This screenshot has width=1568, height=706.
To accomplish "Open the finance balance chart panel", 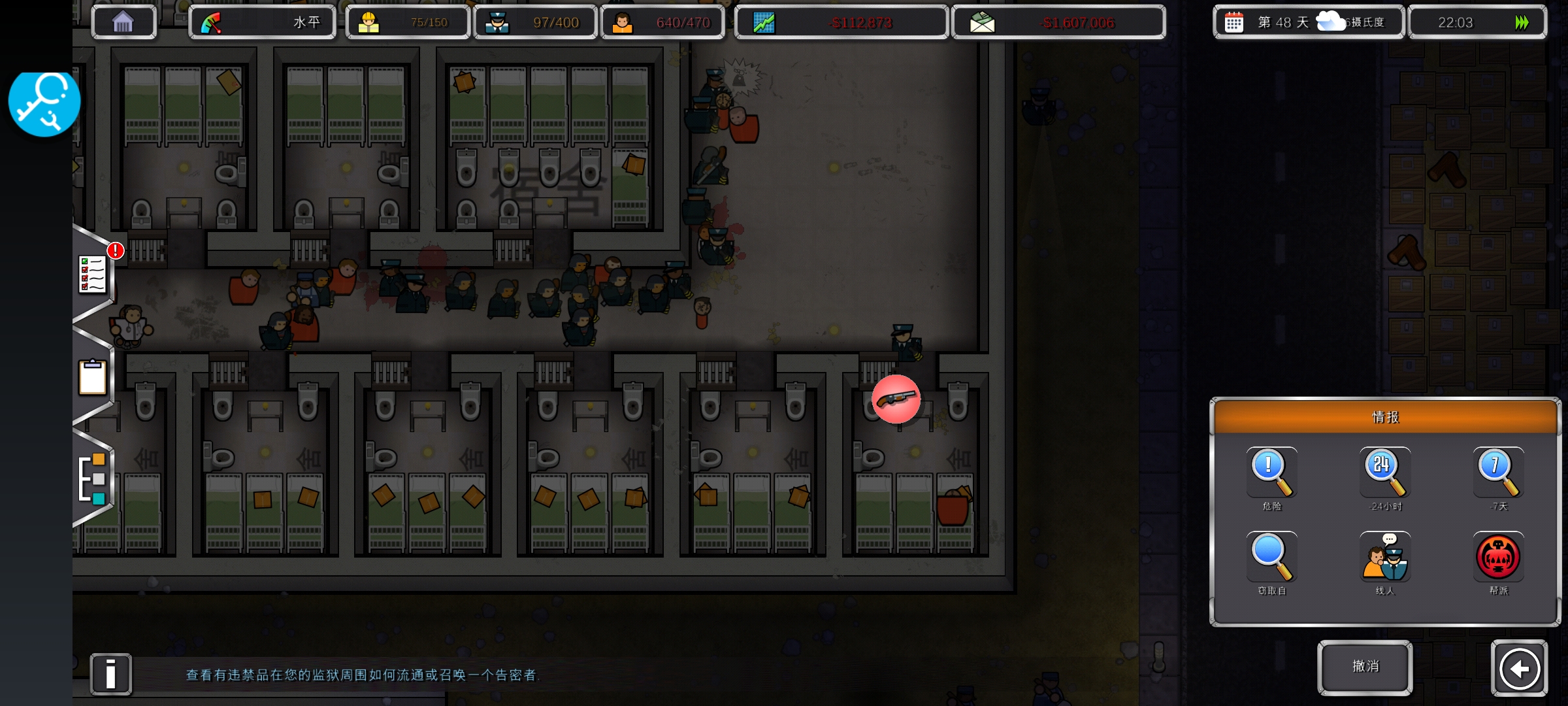I will point(841,23).
